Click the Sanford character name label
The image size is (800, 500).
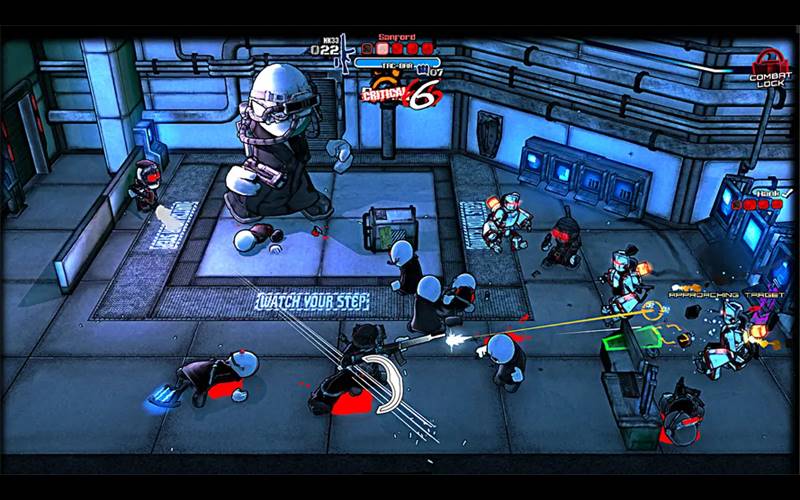pos(397,36)
